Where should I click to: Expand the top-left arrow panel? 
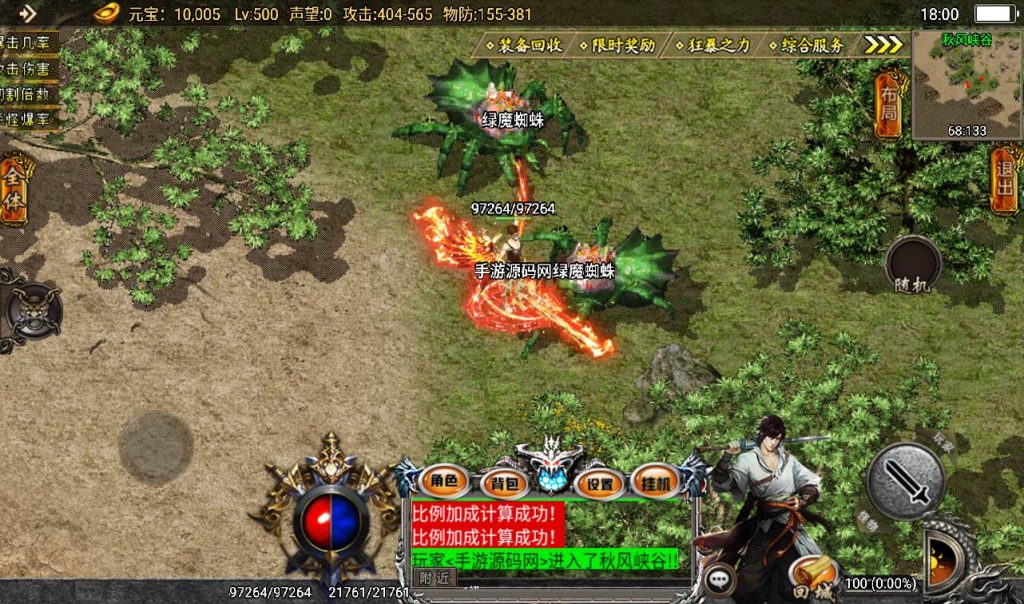click(x=27, y=13)
